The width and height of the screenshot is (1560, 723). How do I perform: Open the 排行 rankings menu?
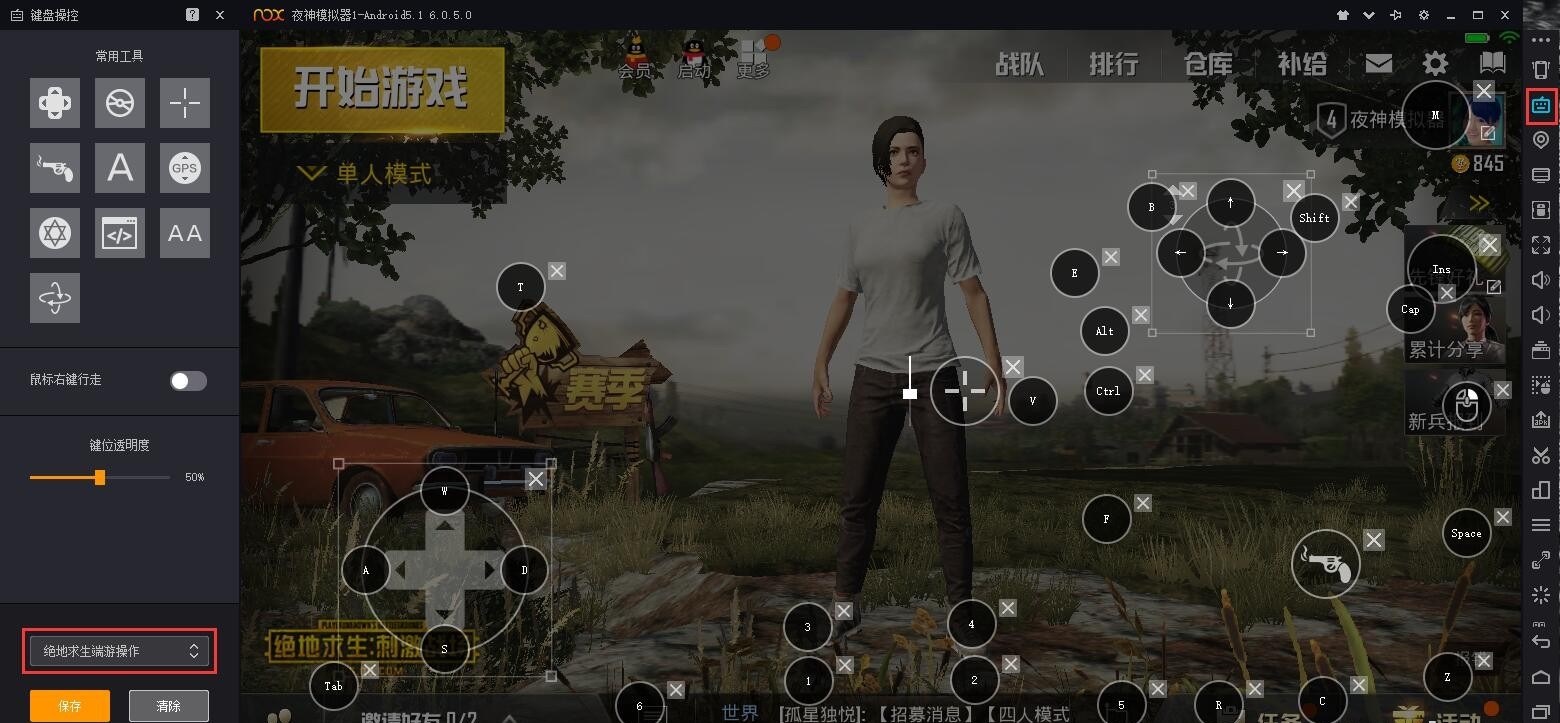click(x=1114, y=65)
